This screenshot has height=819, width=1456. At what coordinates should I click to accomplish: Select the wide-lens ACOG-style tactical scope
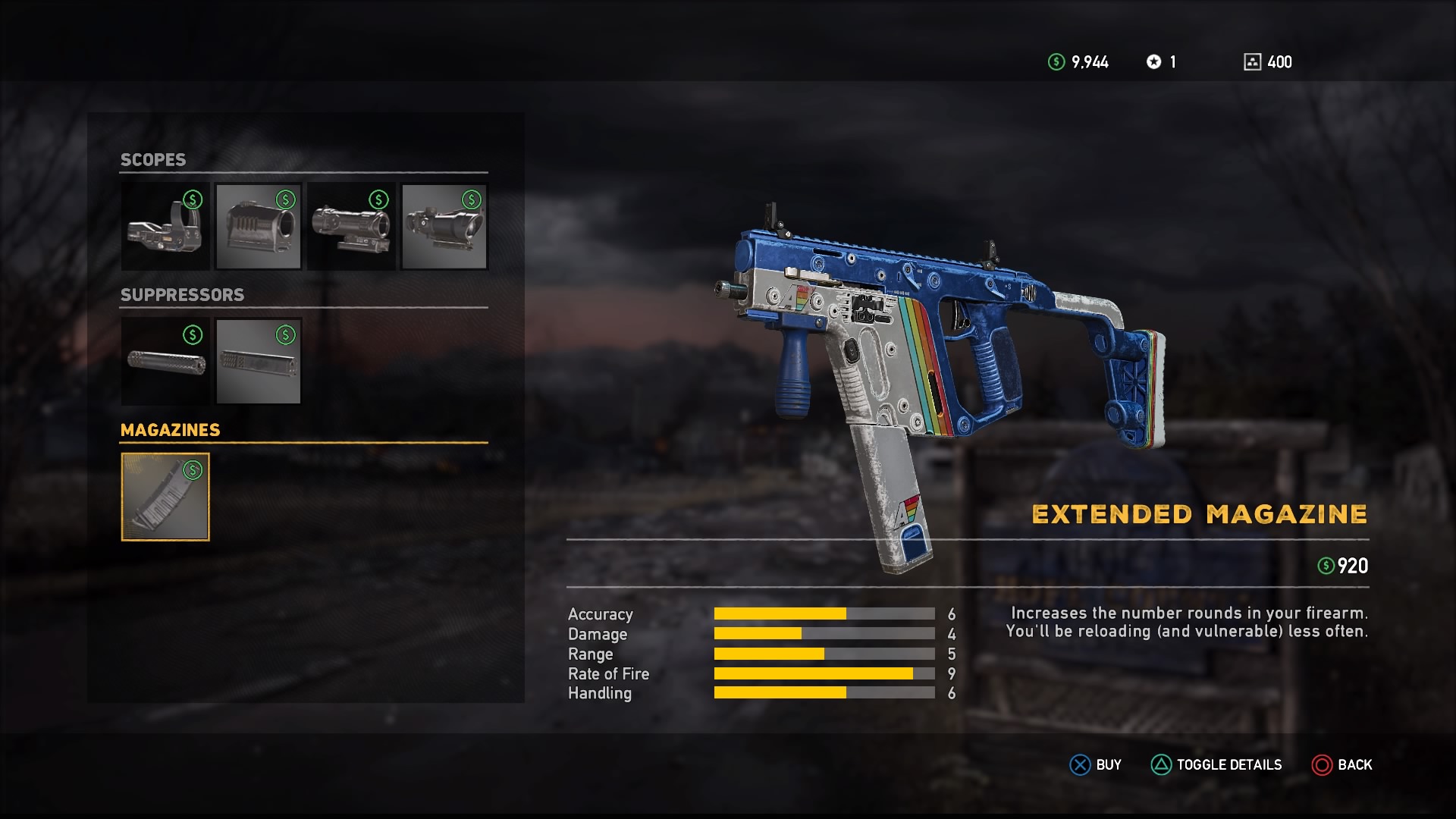[x=444, y=226]
